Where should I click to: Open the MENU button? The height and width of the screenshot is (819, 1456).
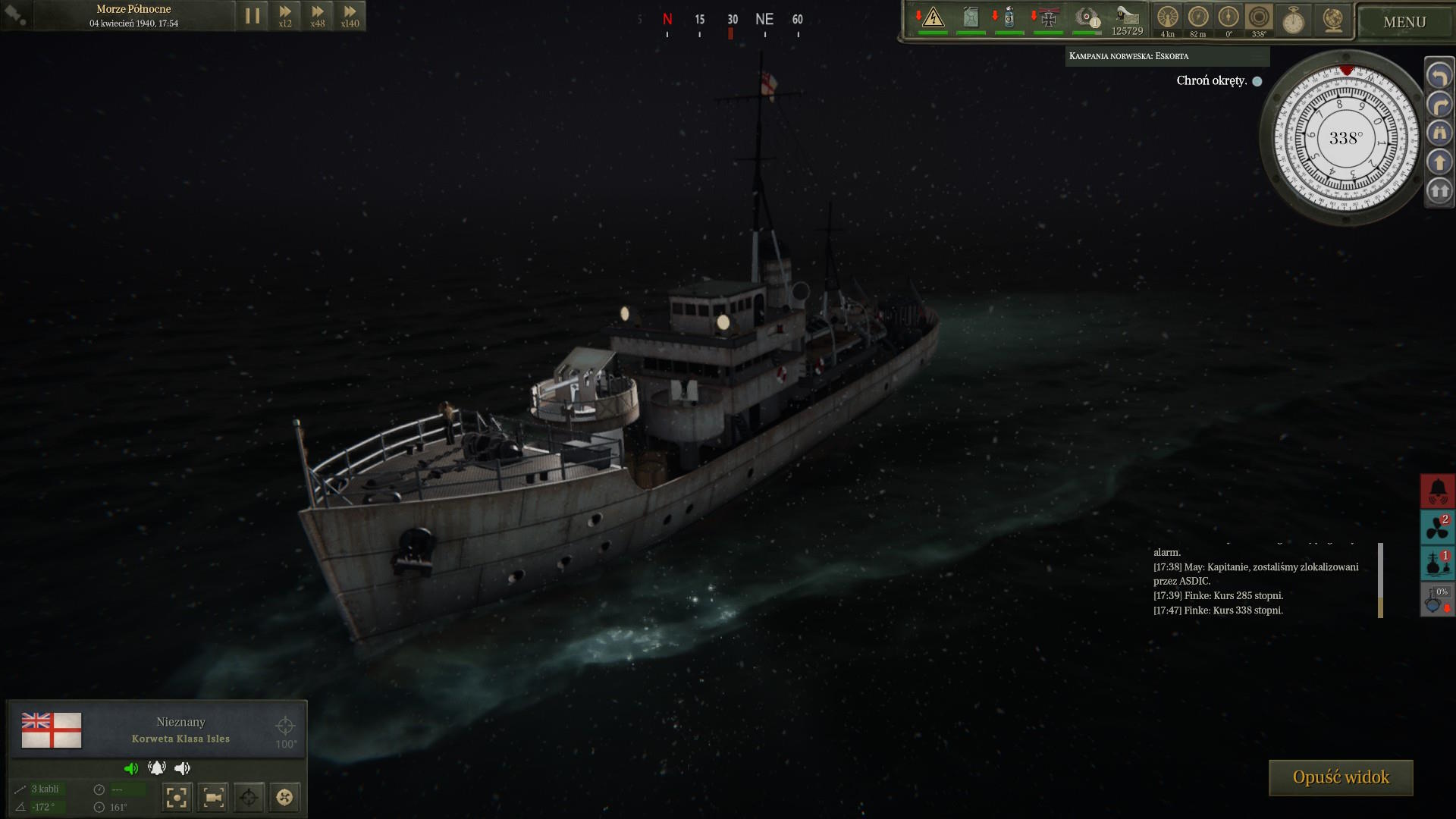coord(1404,22)
